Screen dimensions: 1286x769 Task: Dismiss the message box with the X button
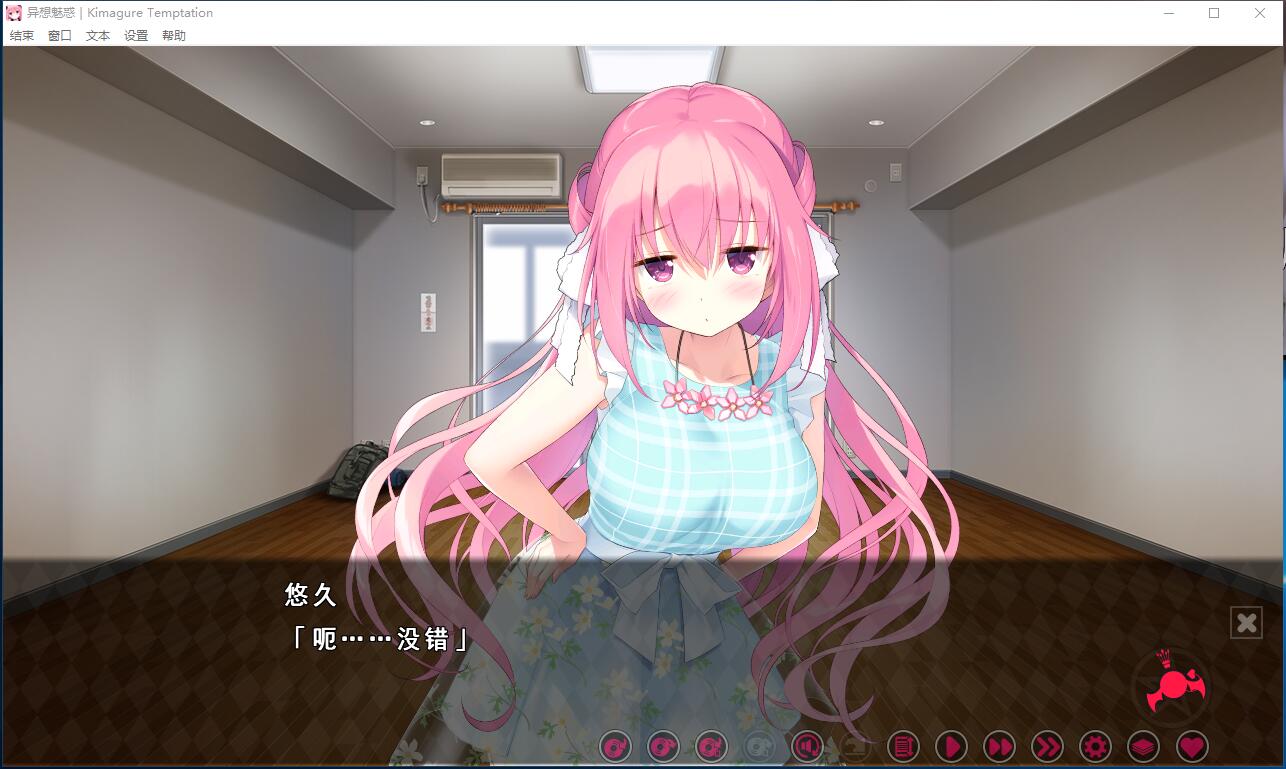pos(1246,622)
